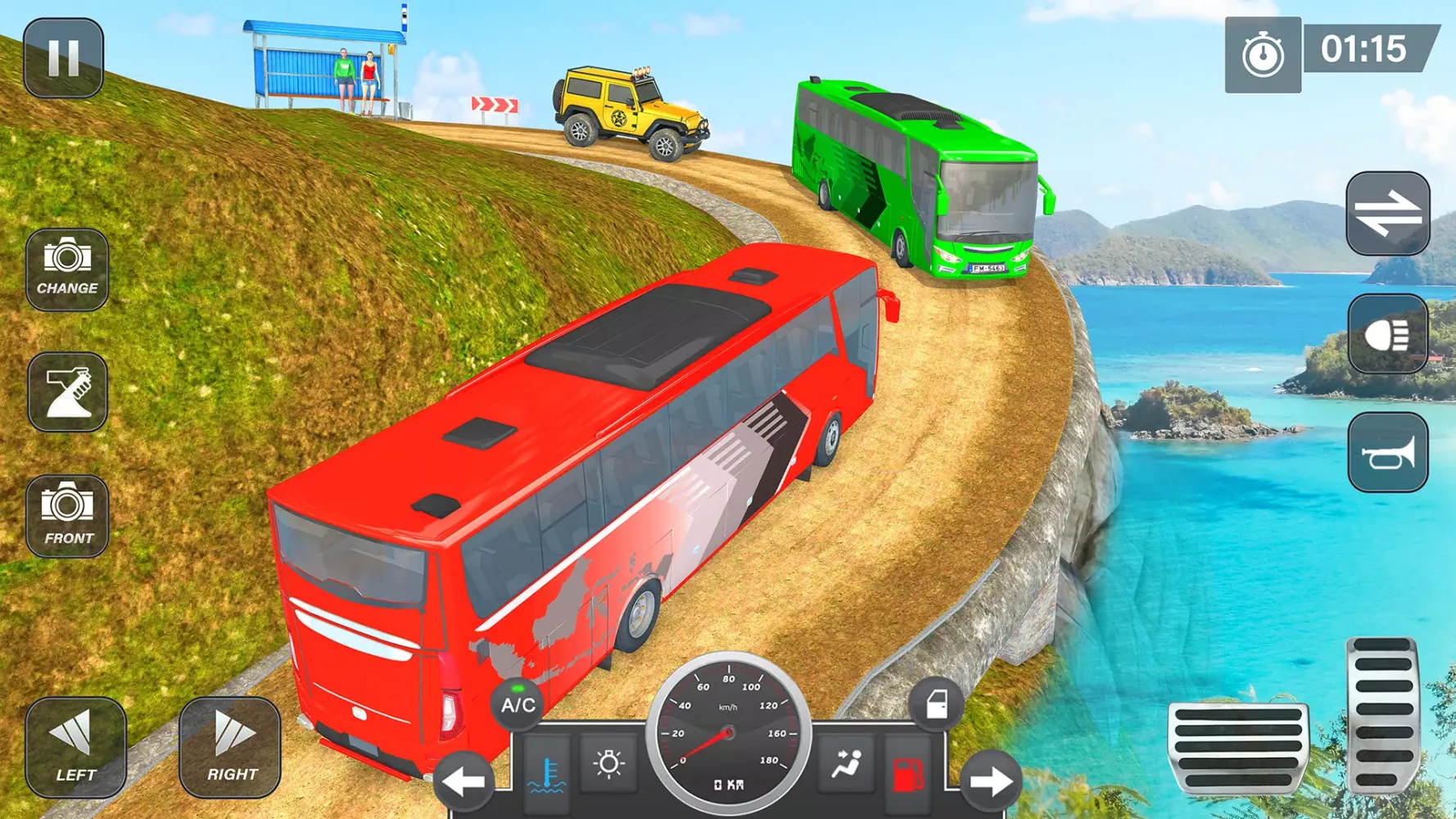Honk the horn
1456x819 pixels.
tap(1387, 453)
